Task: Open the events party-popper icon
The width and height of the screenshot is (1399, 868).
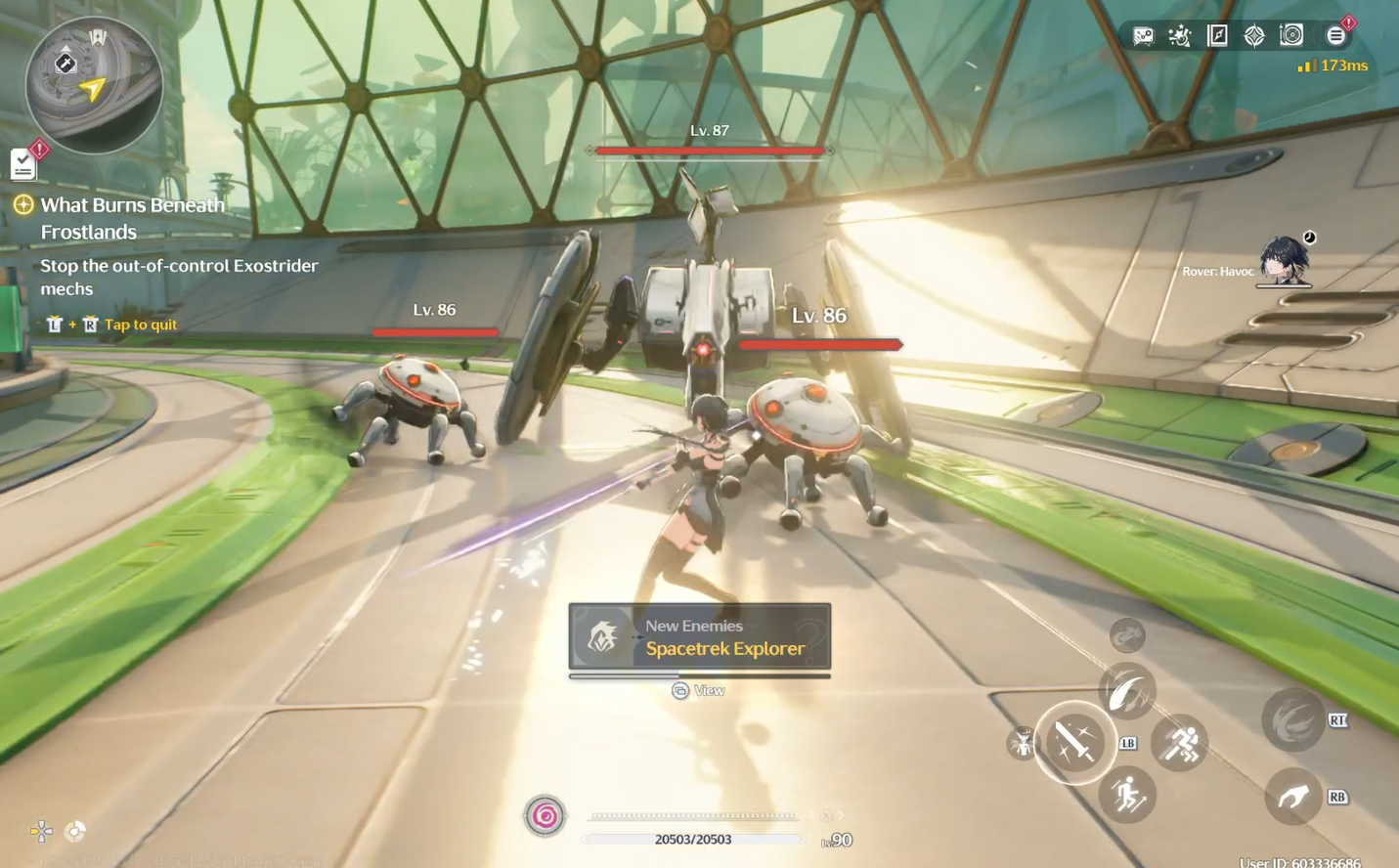Action: [1180, 36]
